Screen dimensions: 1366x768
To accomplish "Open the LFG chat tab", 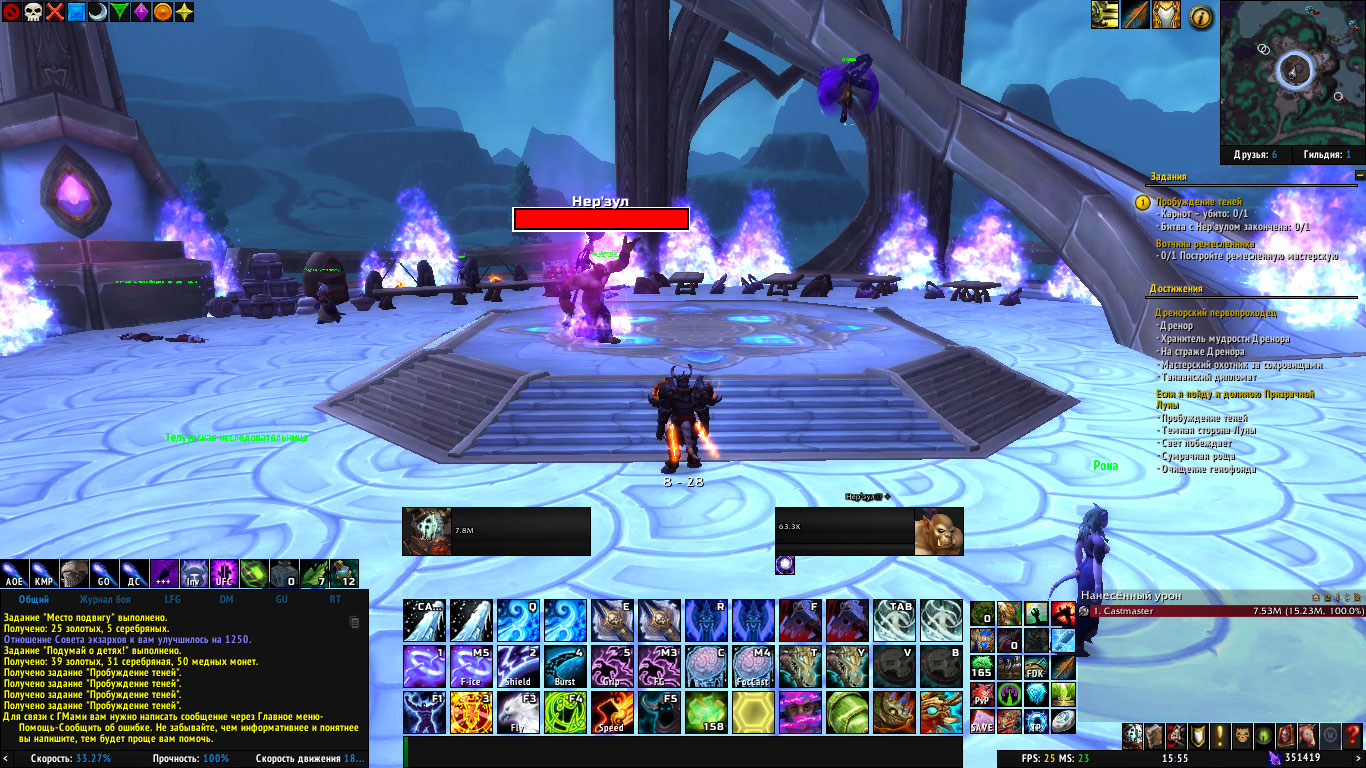I will [x=172, y=599].
